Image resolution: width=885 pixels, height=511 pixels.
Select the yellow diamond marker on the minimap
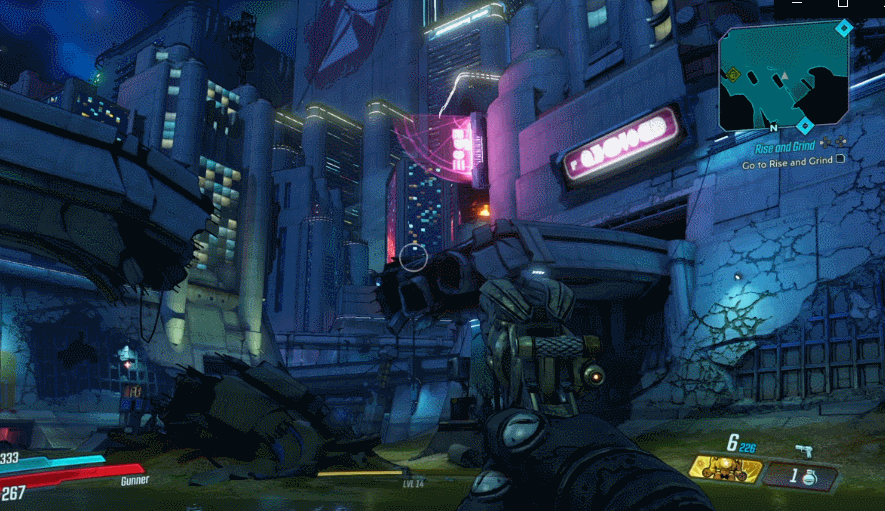click(732, 74)
